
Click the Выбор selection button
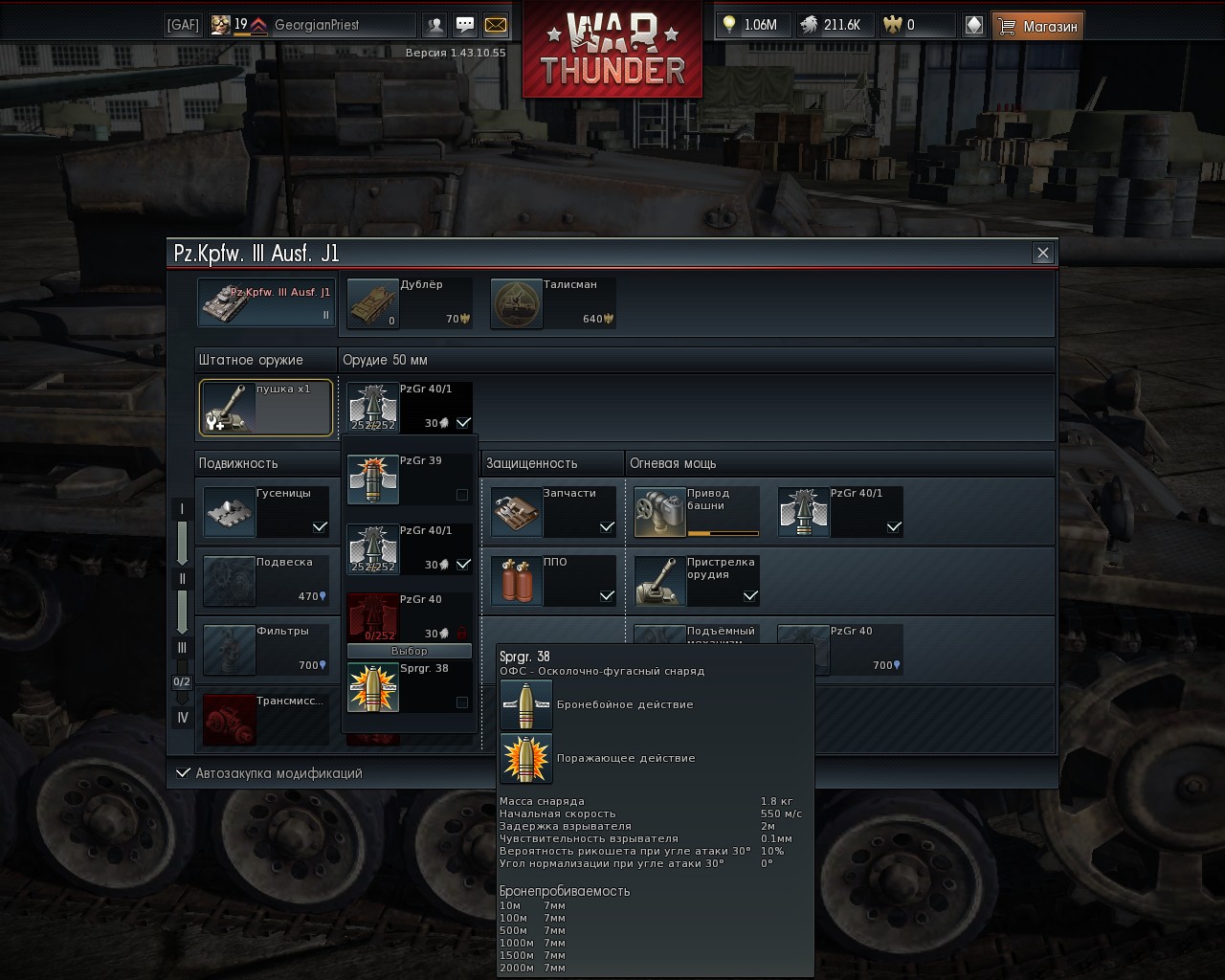coord(409,651)
